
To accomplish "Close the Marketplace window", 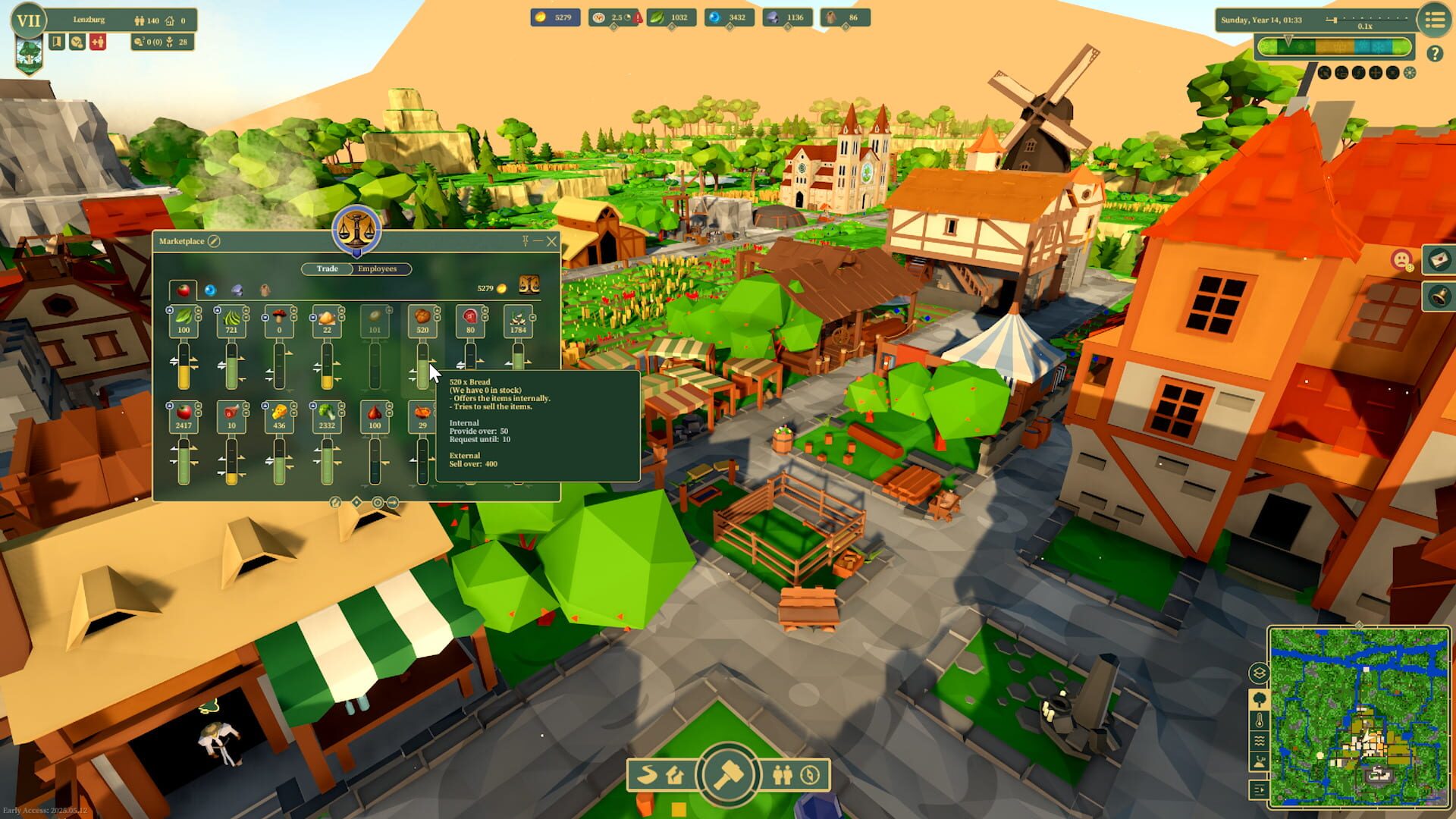I will pos(551,241).
